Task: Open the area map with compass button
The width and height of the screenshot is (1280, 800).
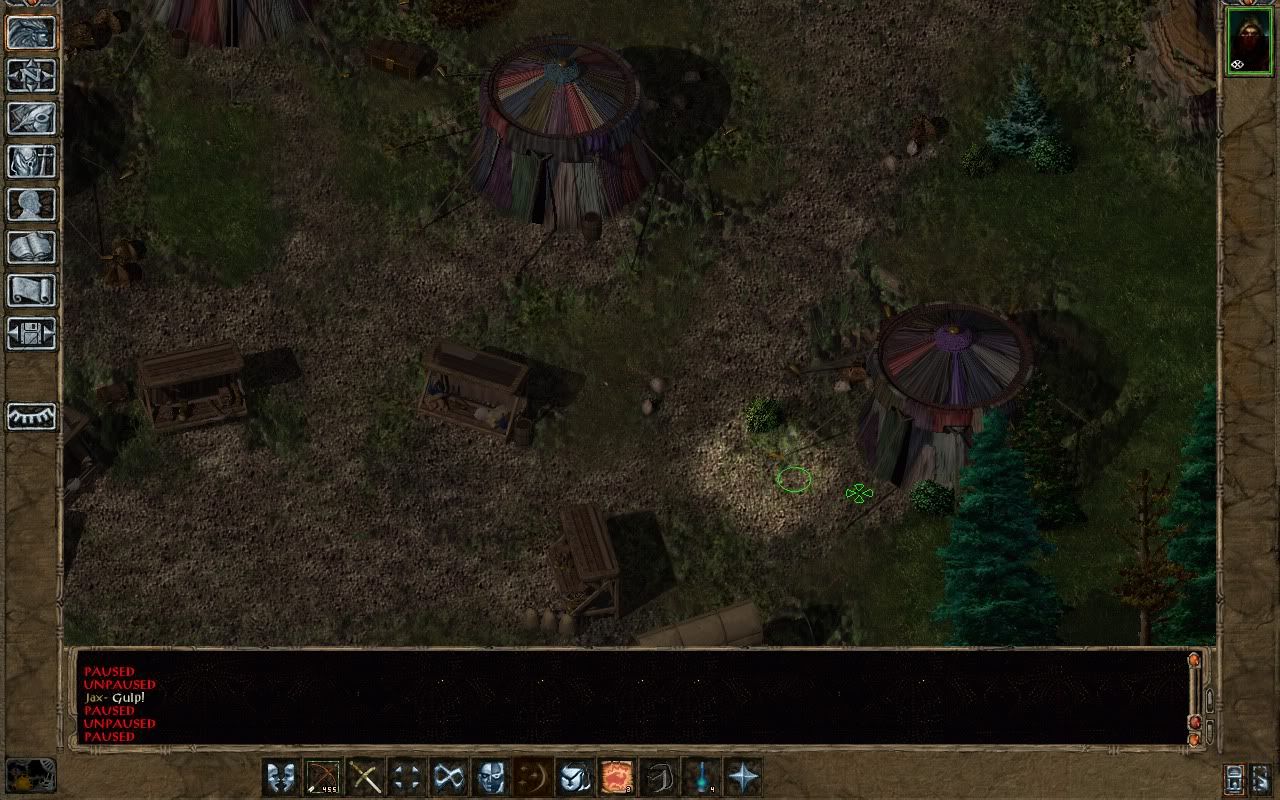Action: click(x=32, y=76)
